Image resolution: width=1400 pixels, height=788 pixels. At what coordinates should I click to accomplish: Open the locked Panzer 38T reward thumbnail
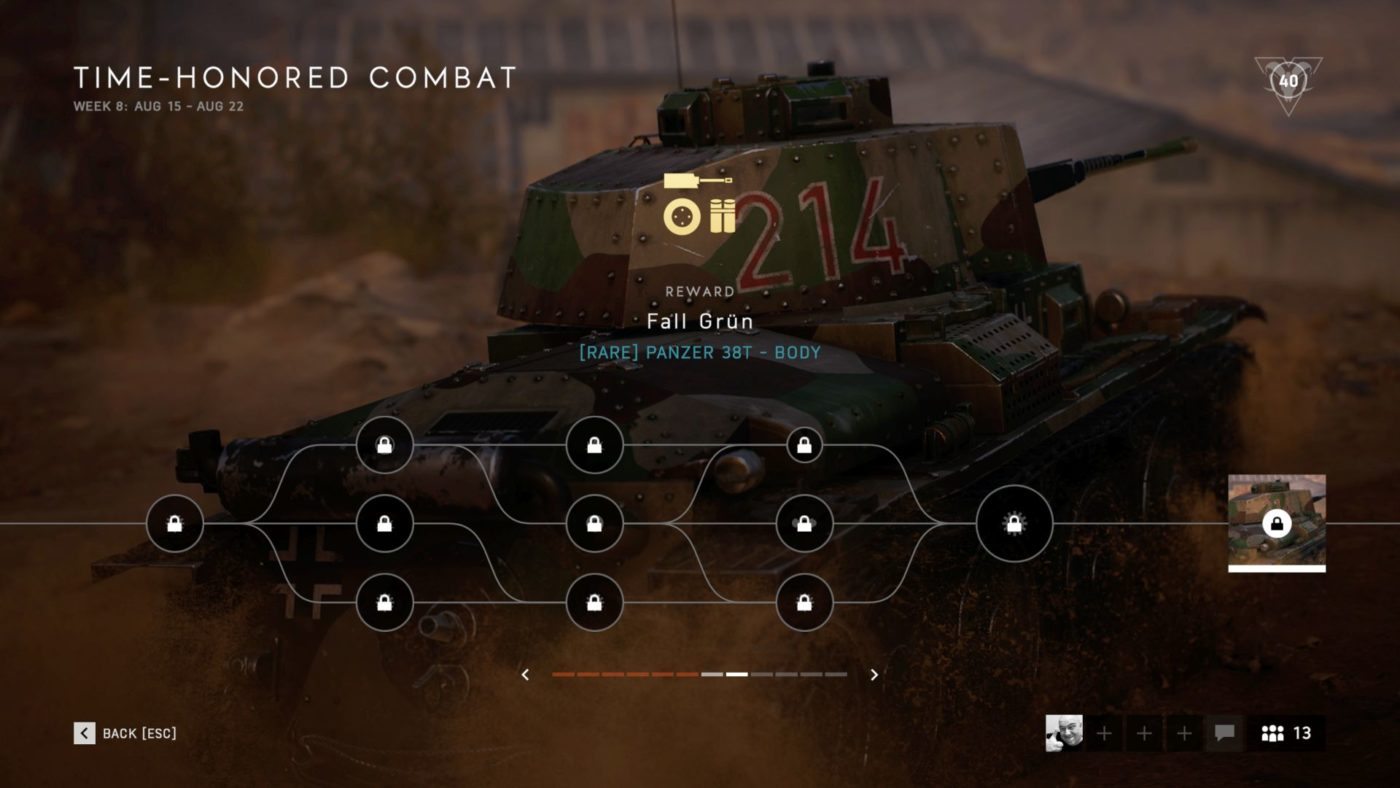coord(1276,524)
